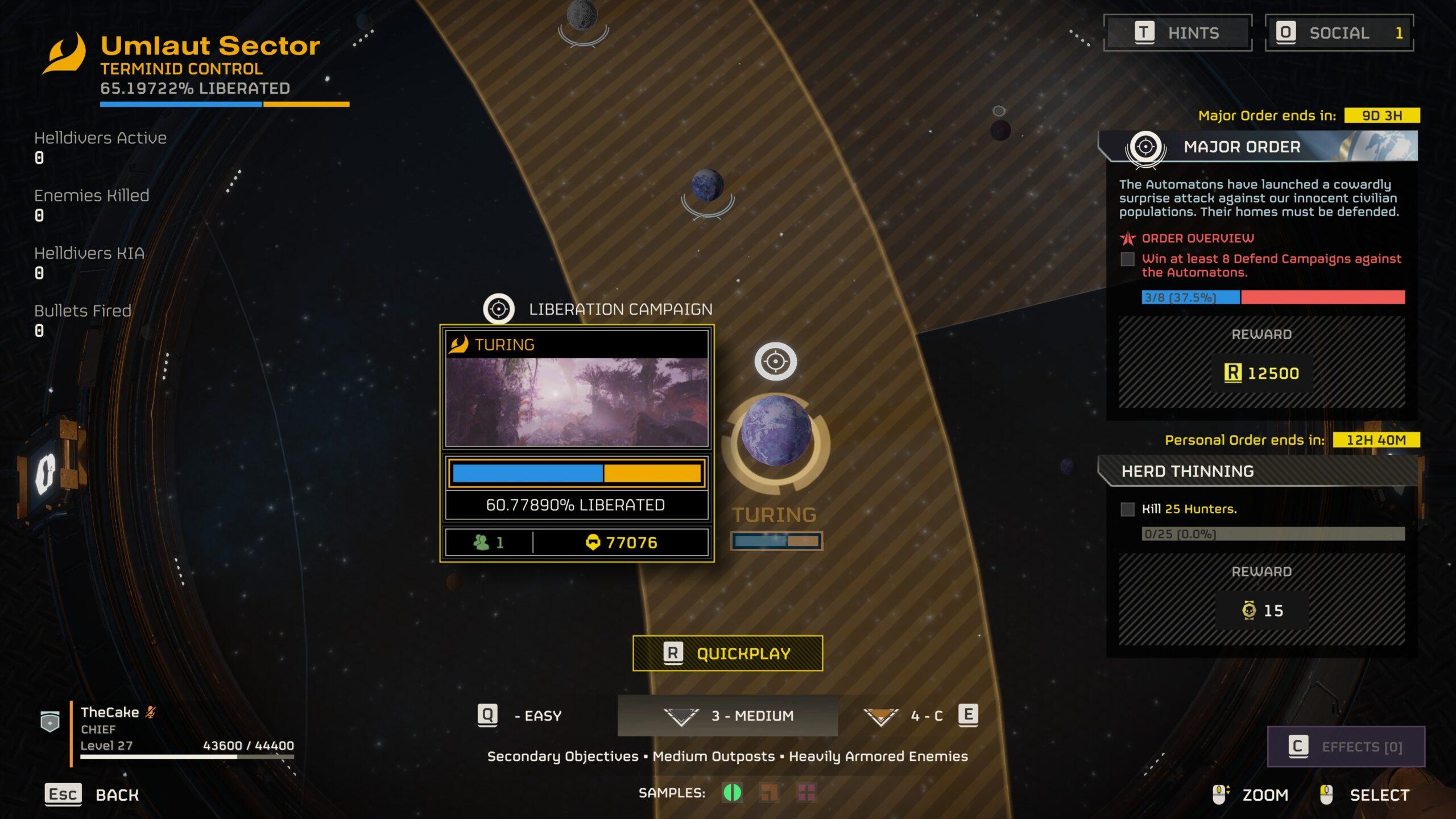Open the Herd Thinning personal order

point(1258,471)
